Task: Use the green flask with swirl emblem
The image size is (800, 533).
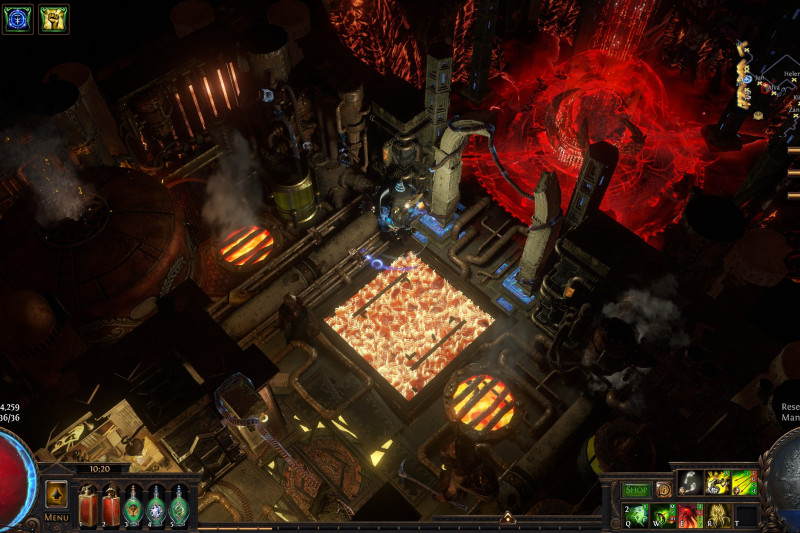Action: tap(179, 503)
